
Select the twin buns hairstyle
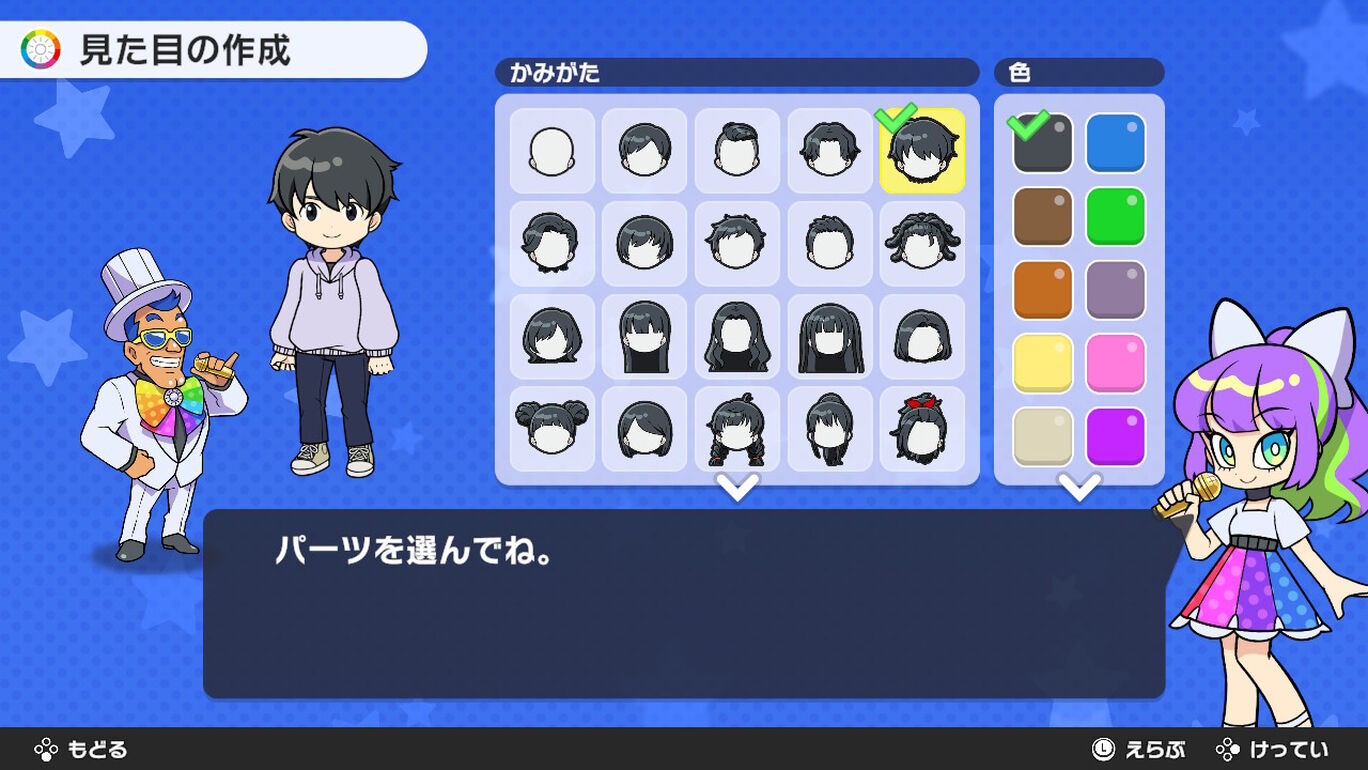click(551, 428)
